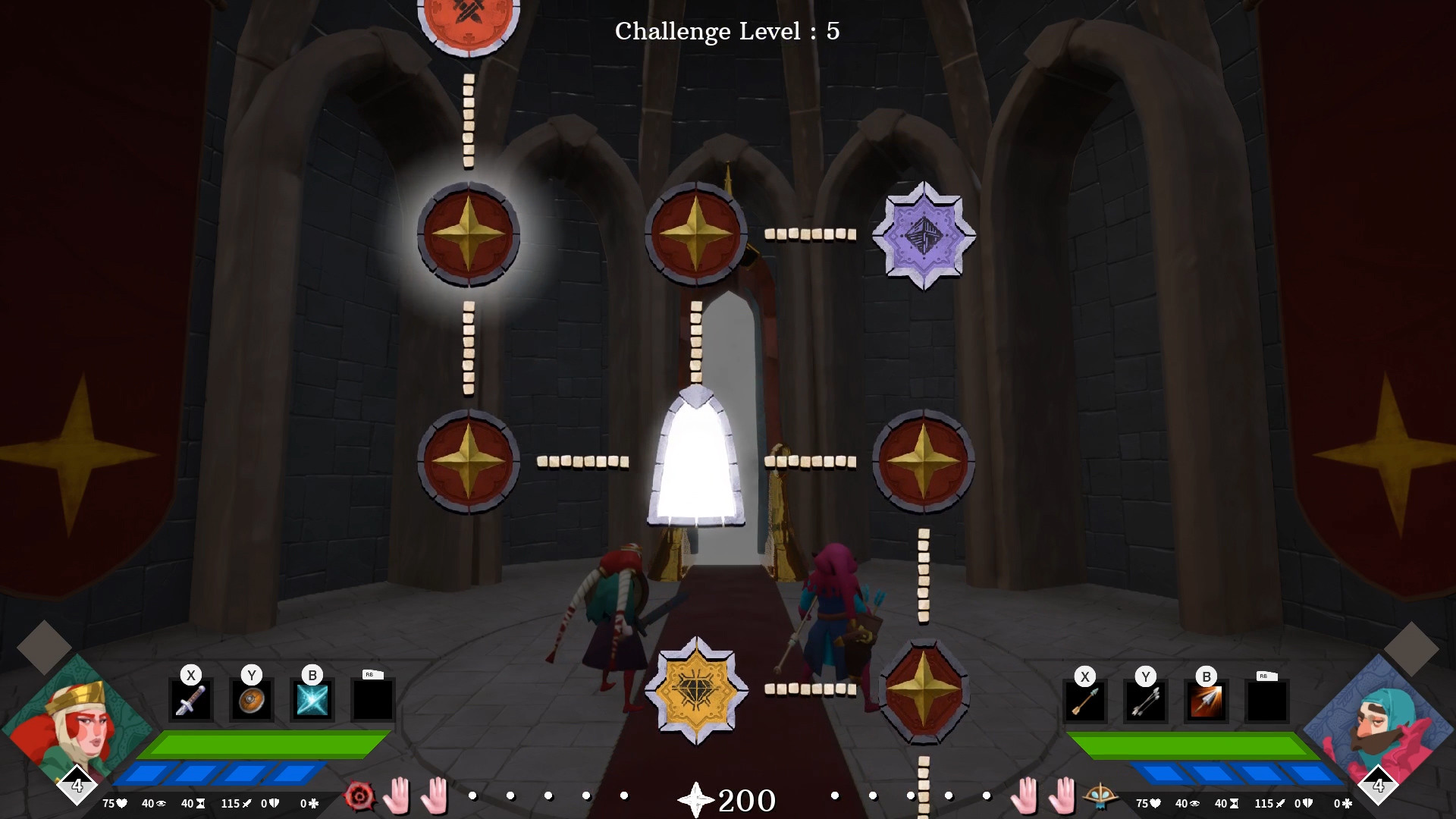
Task: Select the glowing highlighted star node
Action: click(x=469, y=234)
